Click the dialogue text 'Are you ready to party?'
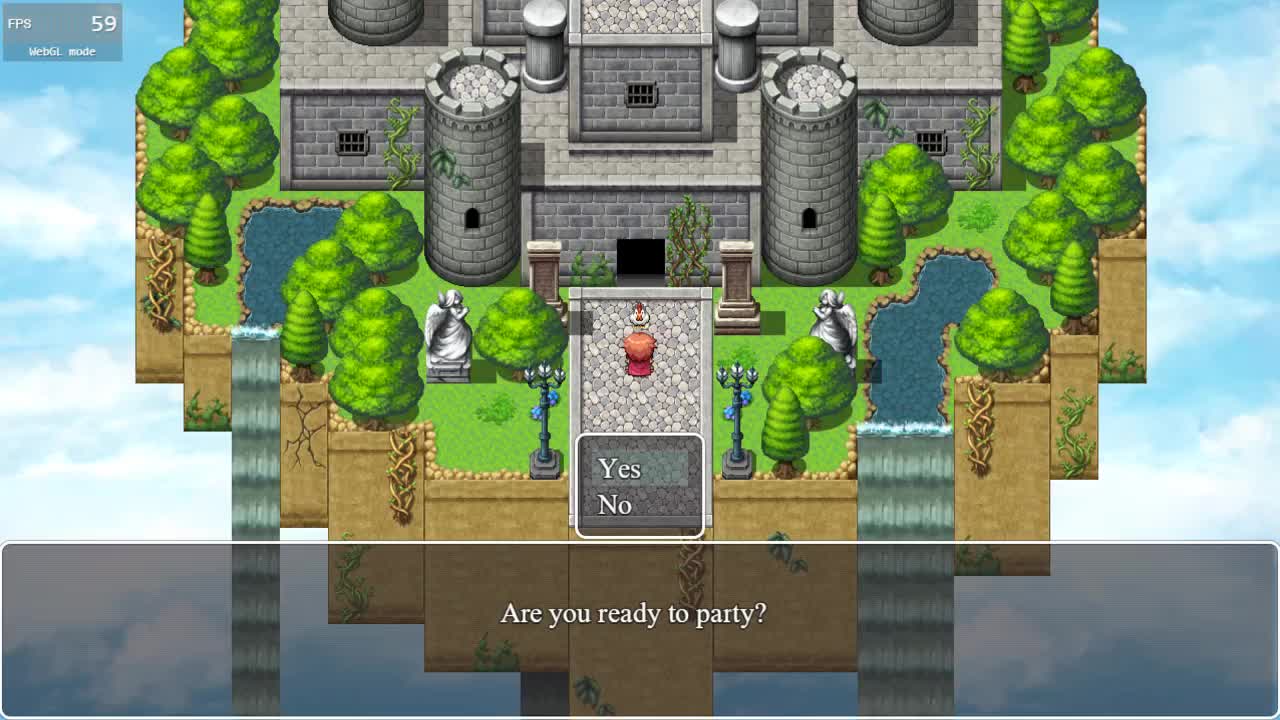 (x=637, y=615)
